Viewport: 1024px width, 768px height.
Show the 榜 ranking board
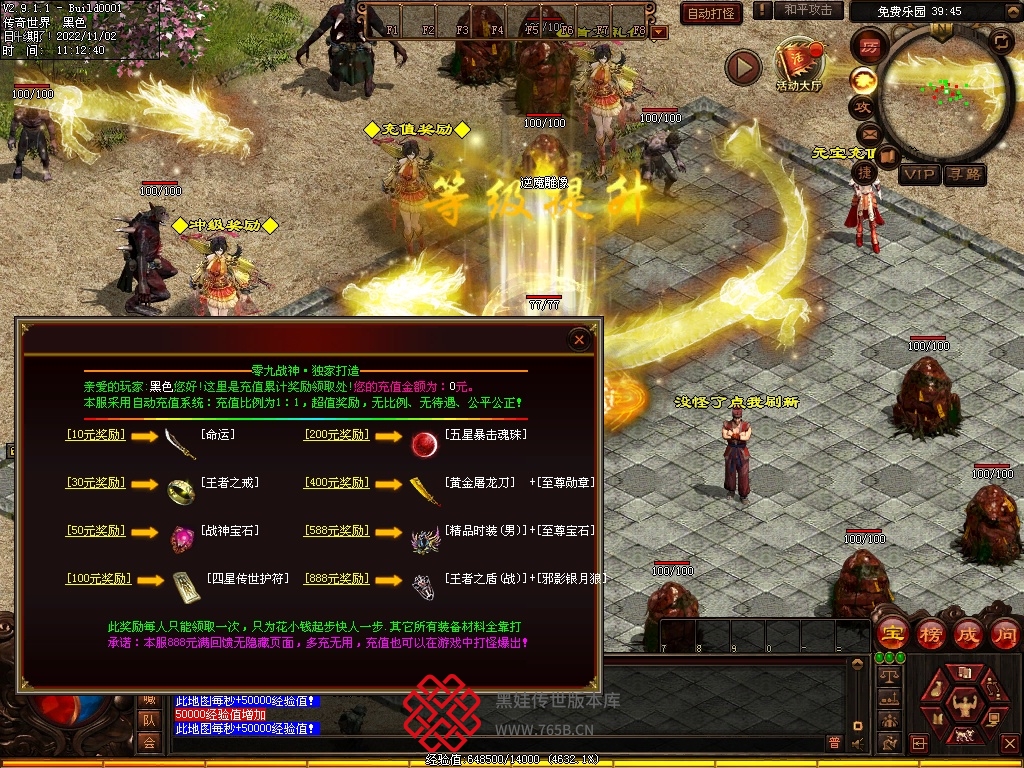pos(930,634)
